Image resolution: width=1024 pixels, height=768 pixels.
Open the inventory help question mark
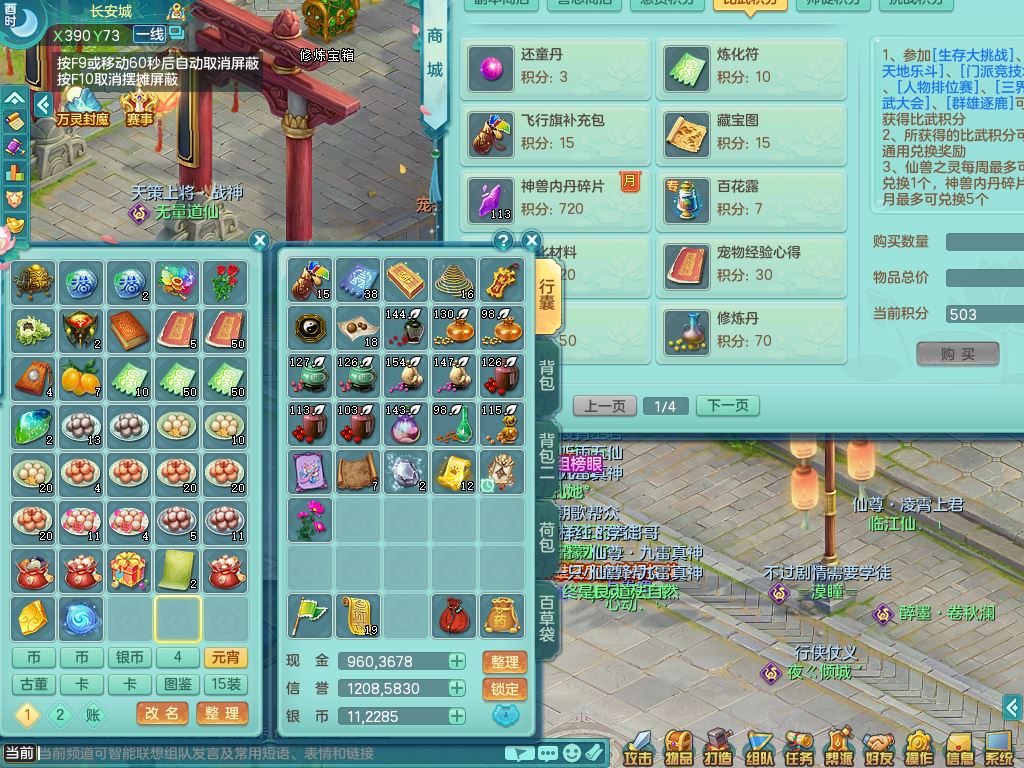click(503, 240)
